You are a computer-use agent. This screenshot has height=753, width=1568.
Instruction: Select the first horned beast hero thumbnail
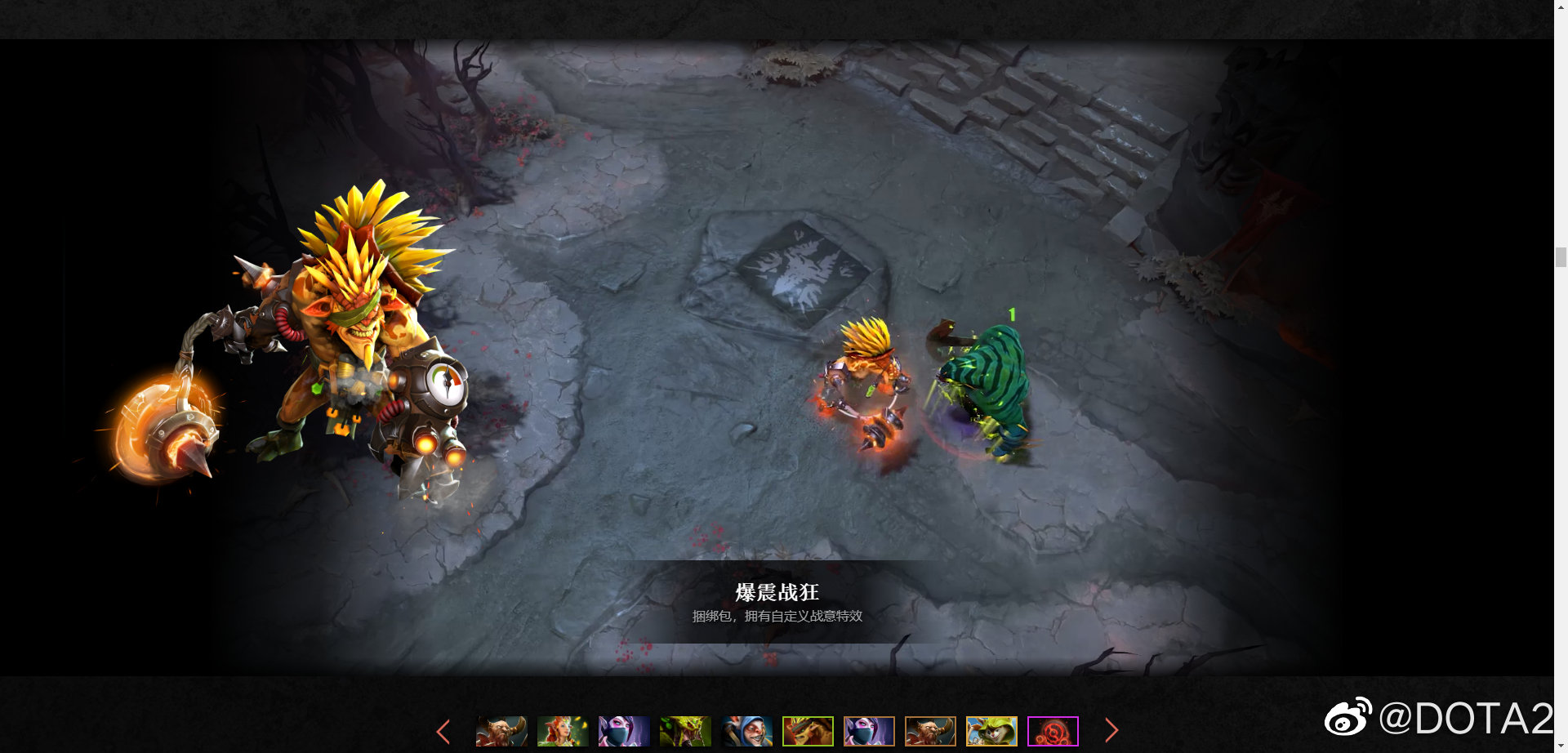pos(501,731)
